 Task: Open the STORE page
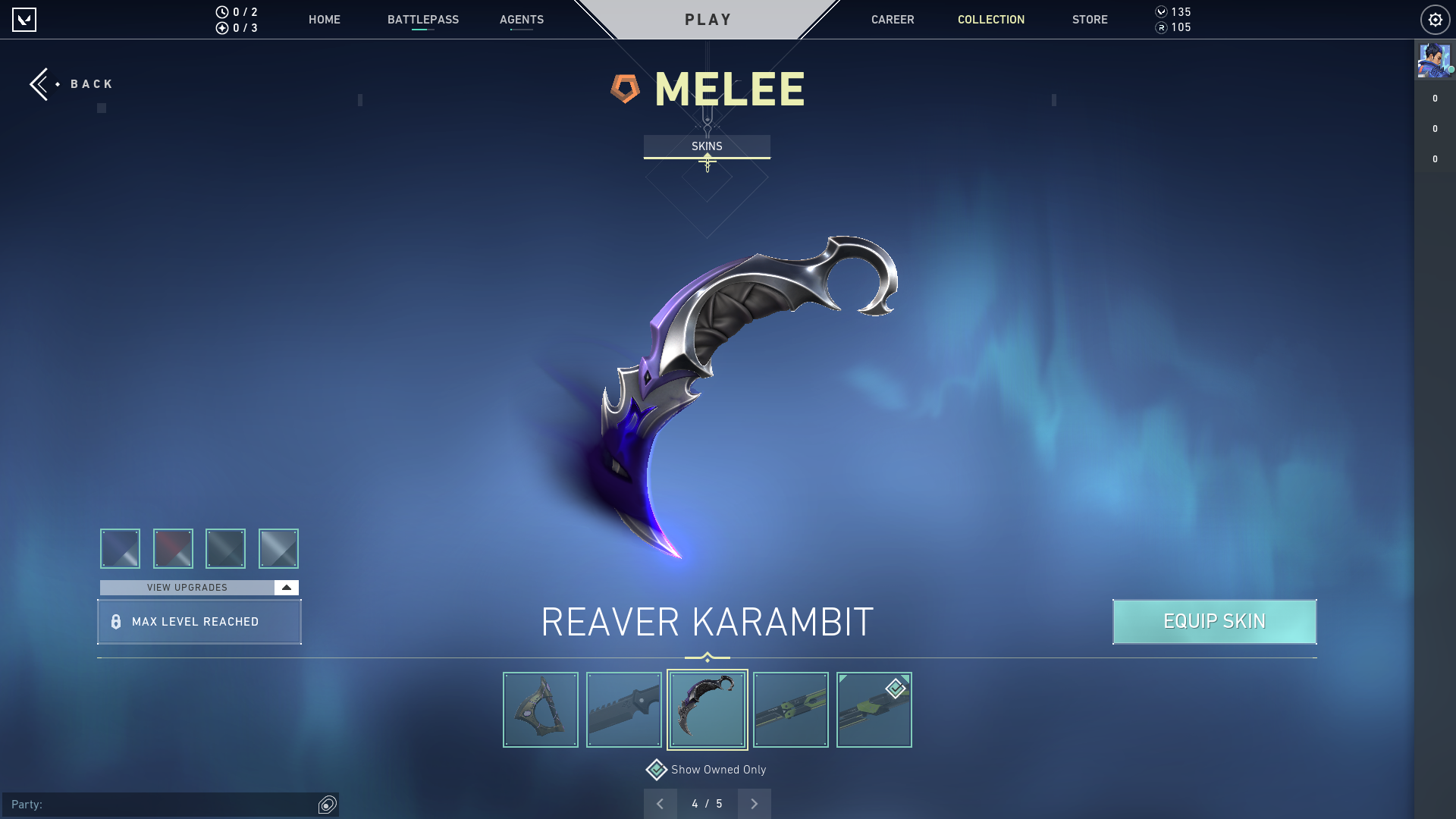(1090, 20)
